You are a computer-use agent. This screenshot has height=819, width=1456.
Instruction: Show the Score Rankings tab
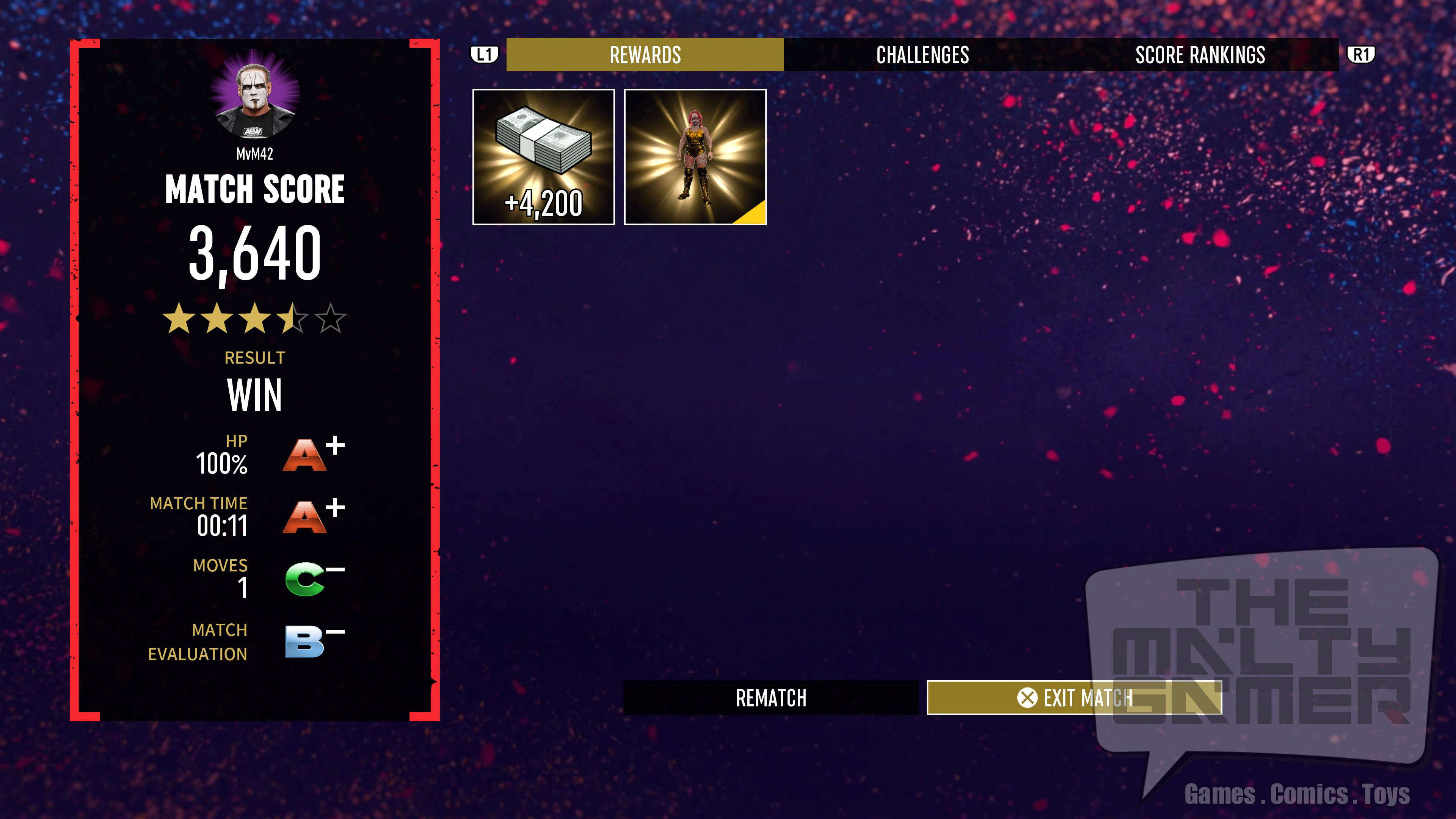point(1200,55)
